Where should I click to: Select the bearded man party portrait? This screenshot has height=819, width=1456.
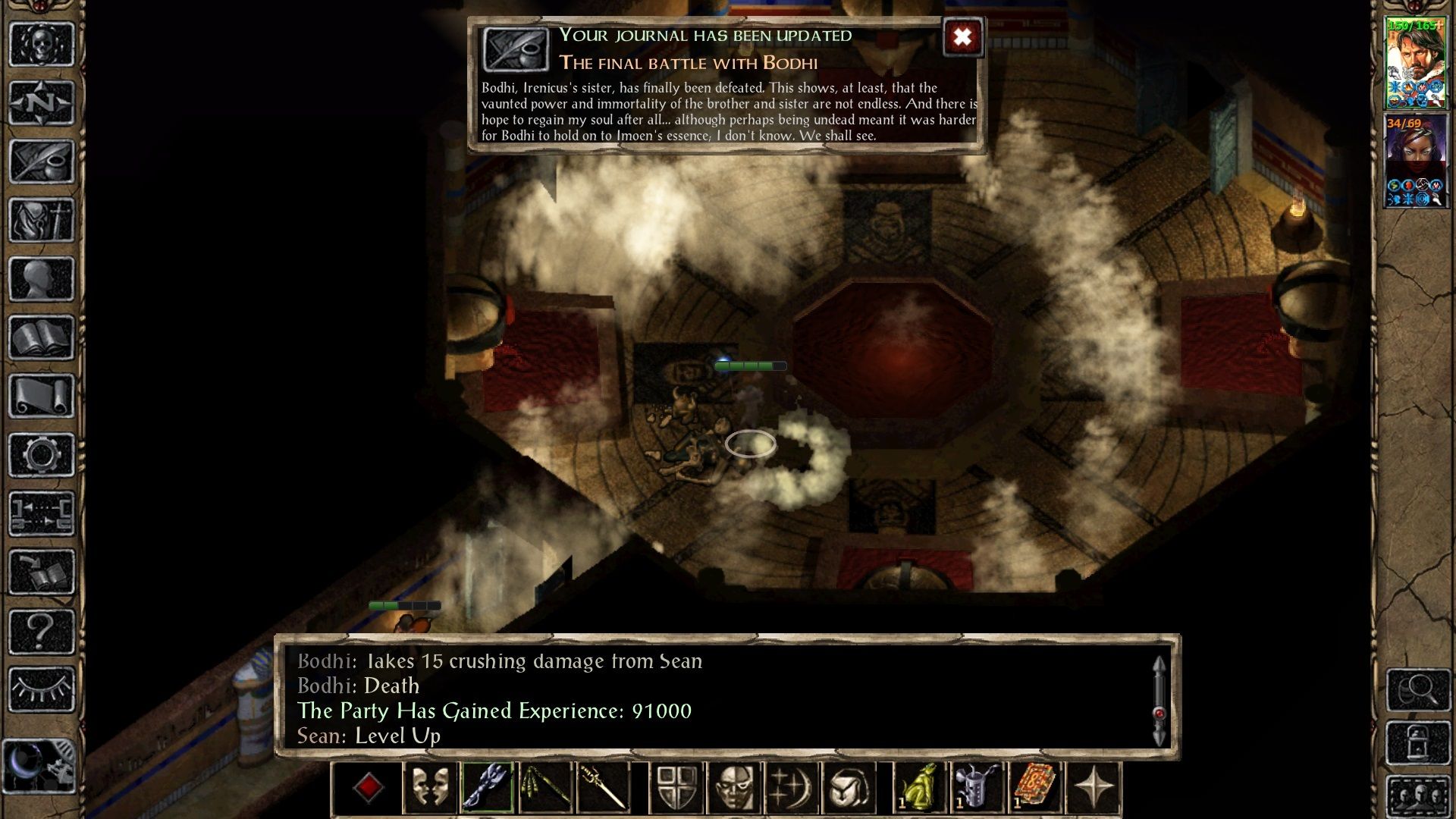(1416, 64)
